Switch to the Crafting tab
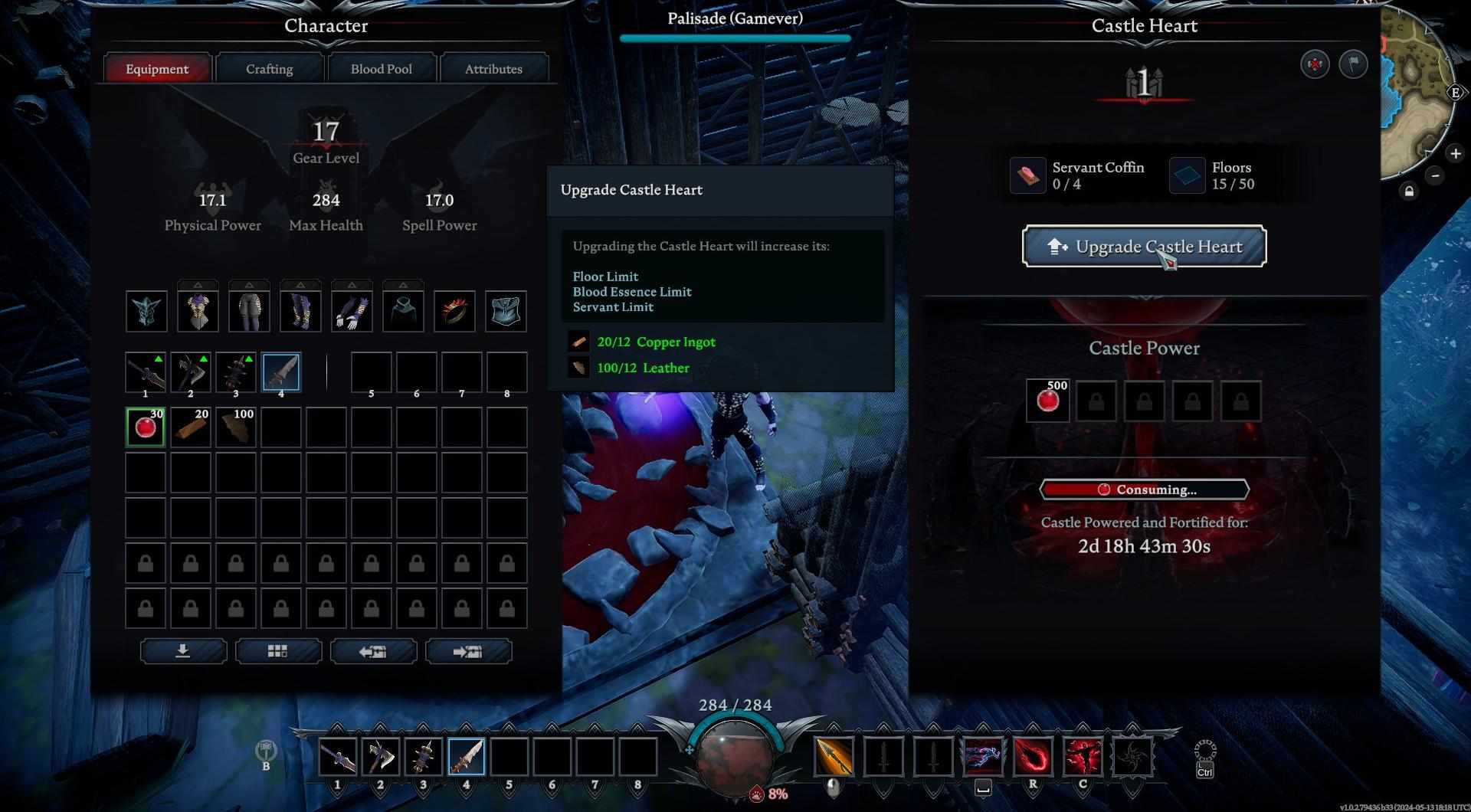1471x812 pixels. [269, 69]
